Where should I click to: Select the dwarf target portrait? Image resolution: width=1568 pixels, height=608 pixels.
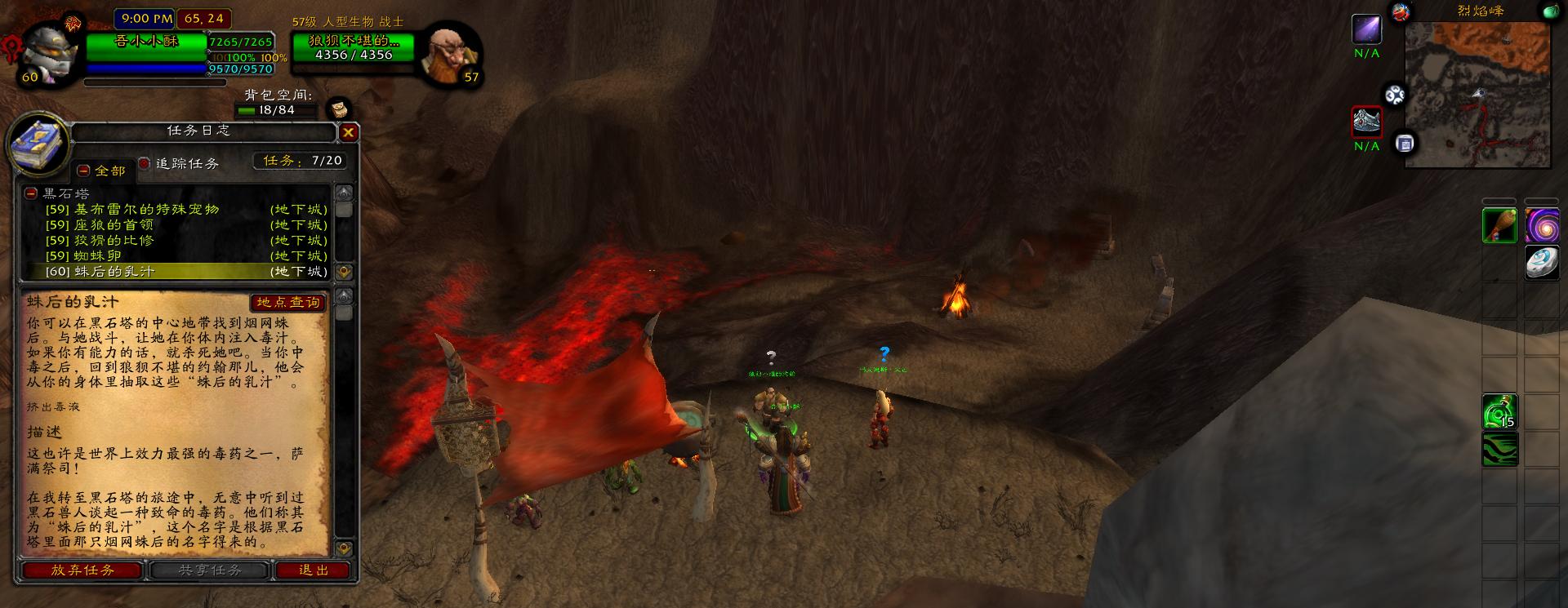coord(449,54)
